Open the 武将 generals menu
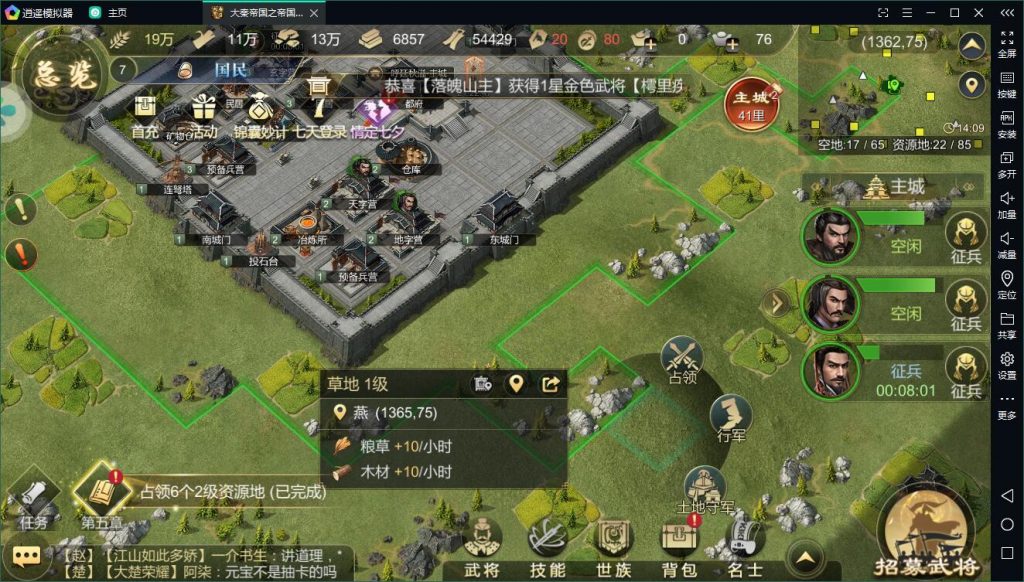The height and width of the screenshot is (582, 1024). coord(482,546)
